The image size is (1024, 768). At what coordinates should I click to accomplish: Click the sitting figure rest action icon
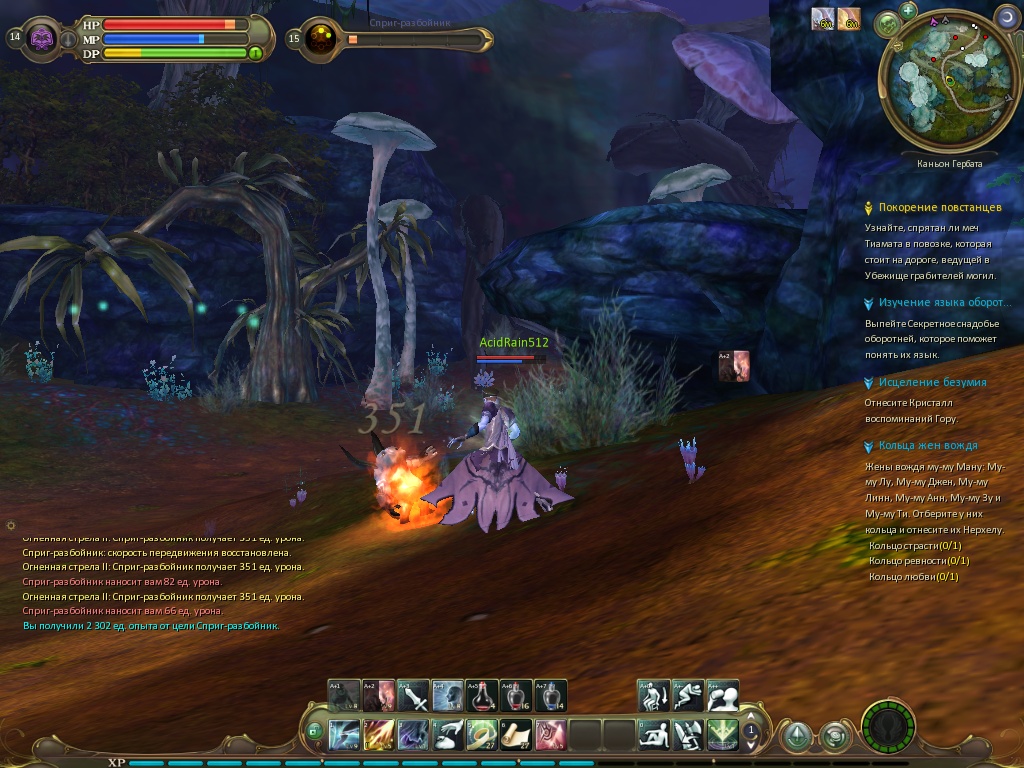click(x=655, y=735)
